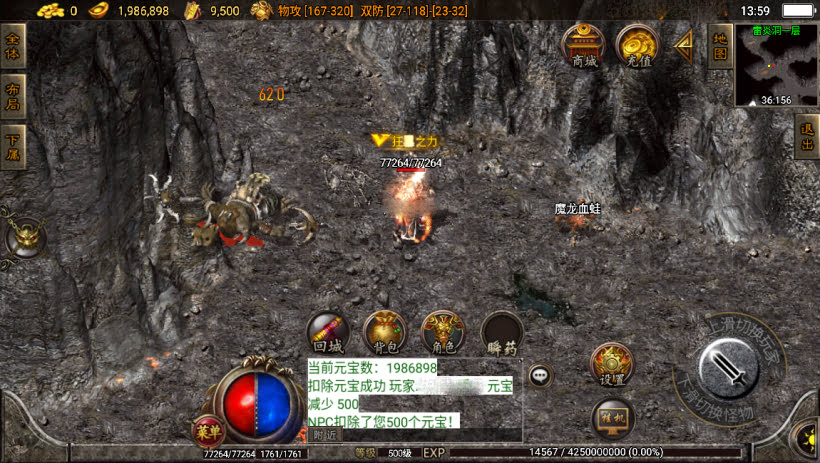Select the 下属 subordinates tab

click(x=13, y=146)
